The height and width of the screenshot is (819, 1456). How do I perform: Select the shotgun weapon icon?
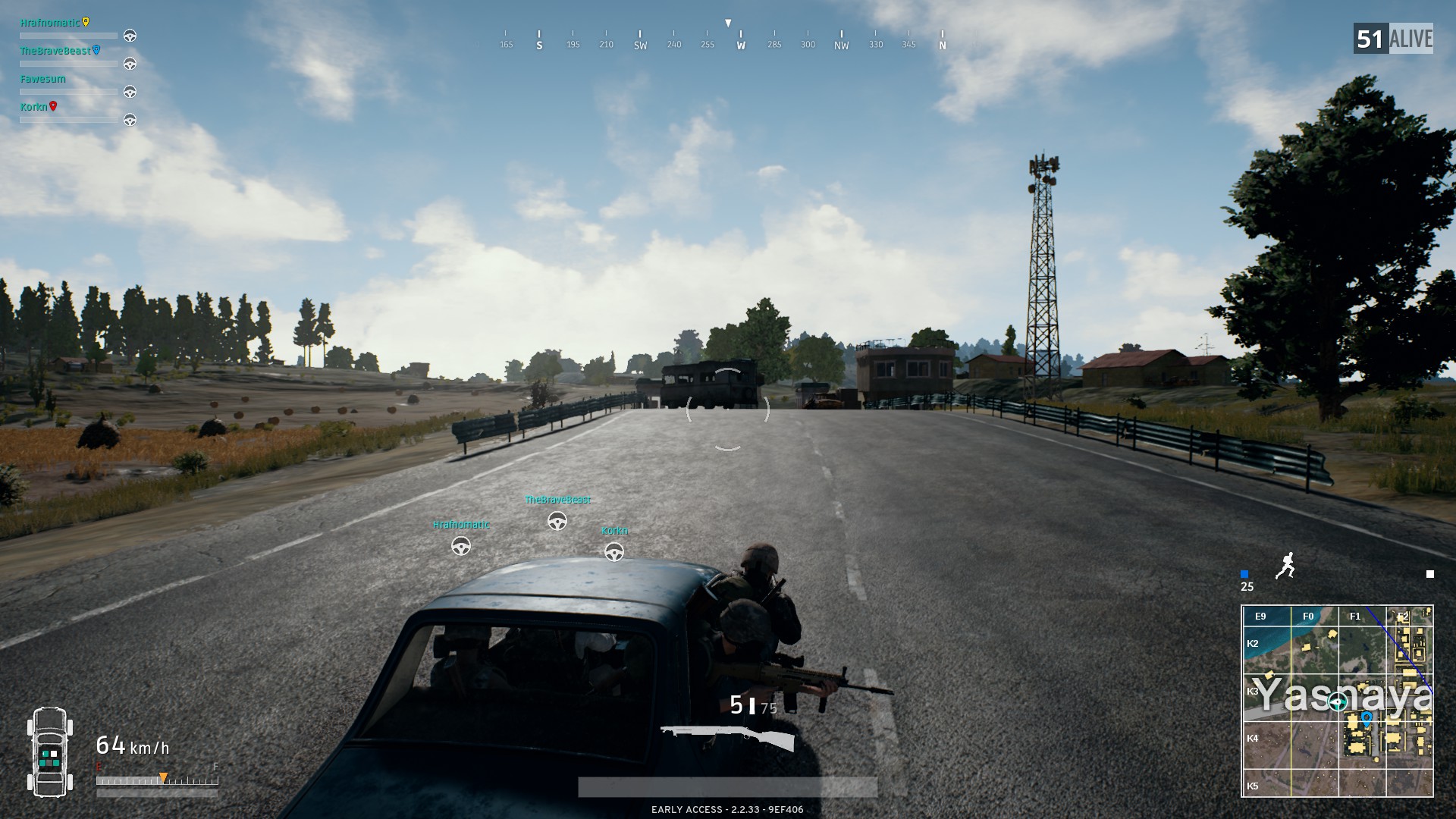726,737
